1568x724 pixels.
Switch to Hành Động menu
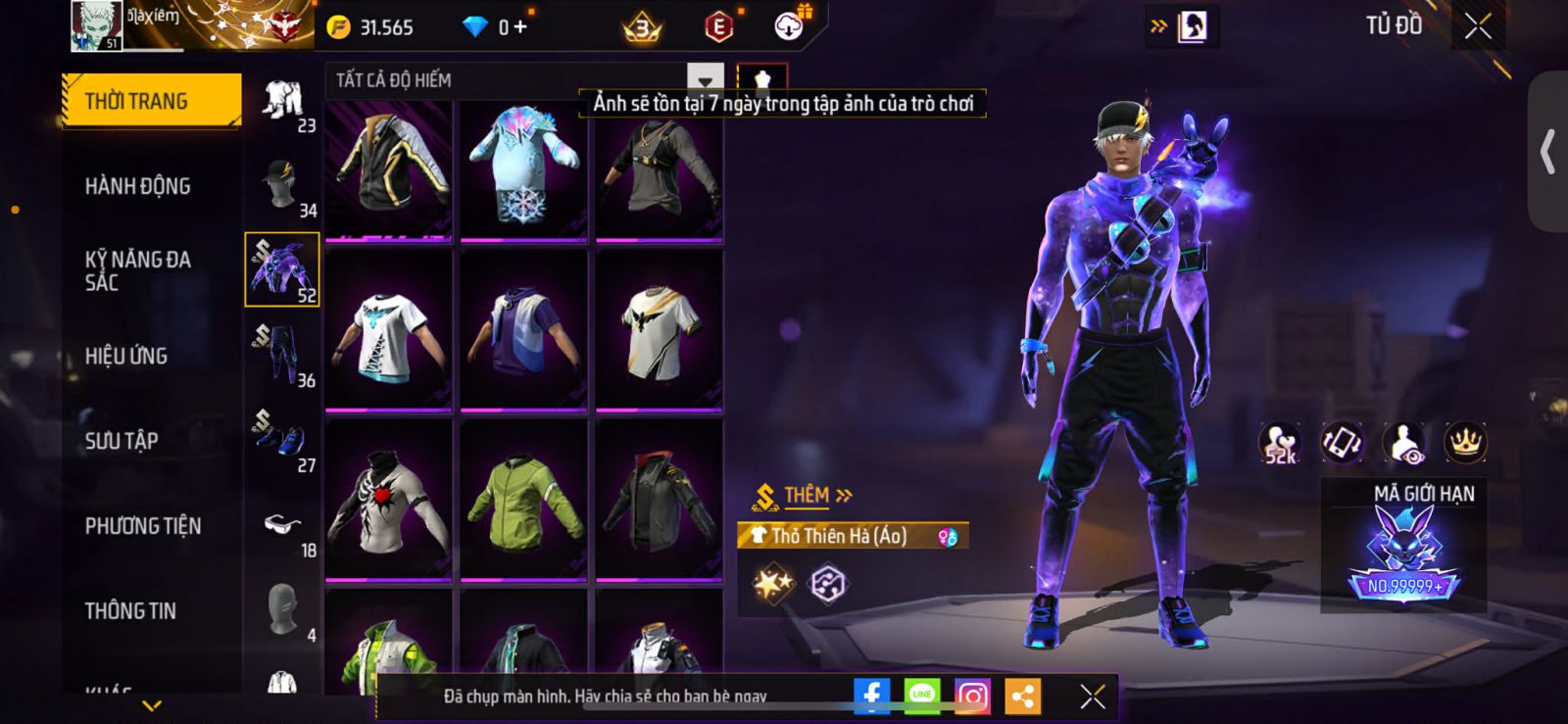(x=138, y=186)
